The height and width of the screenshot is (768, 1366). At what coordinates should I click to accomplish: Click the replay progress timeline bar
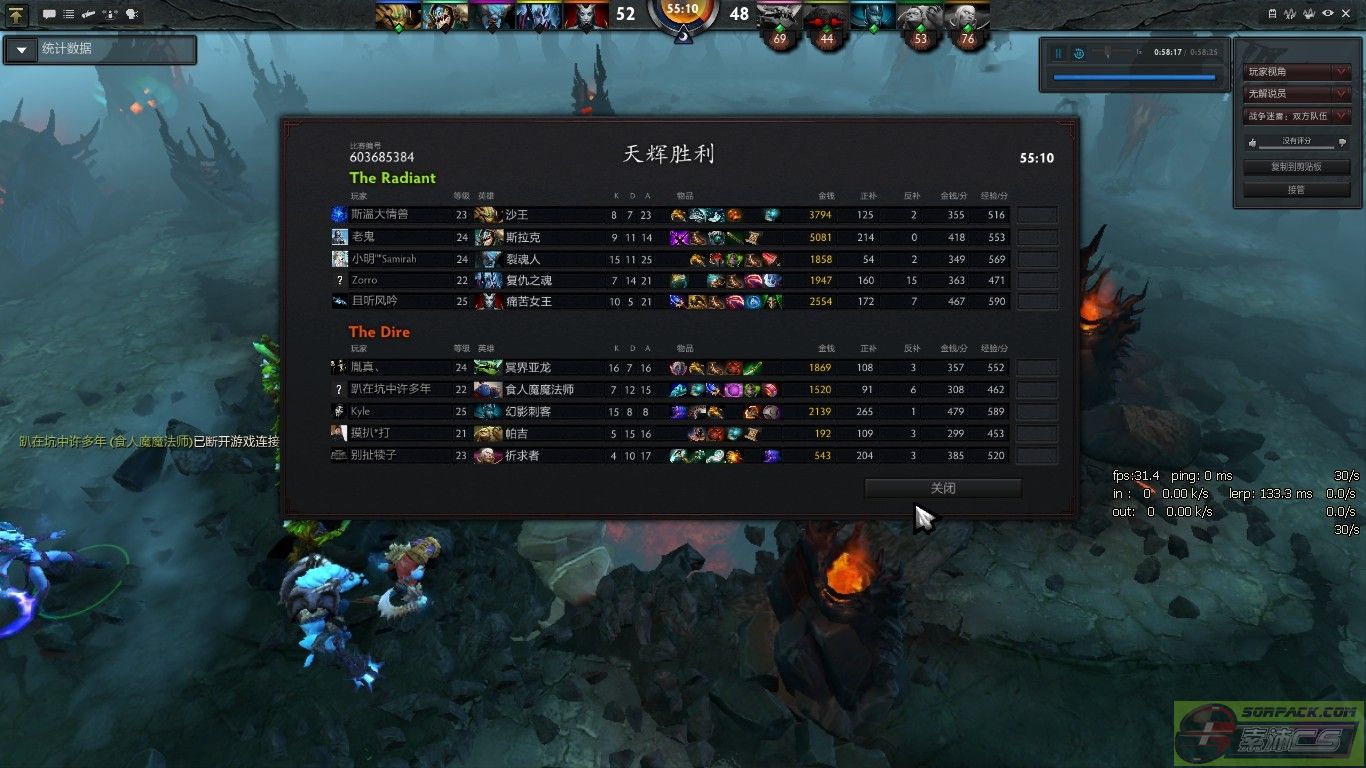(x=1134, y=77)
